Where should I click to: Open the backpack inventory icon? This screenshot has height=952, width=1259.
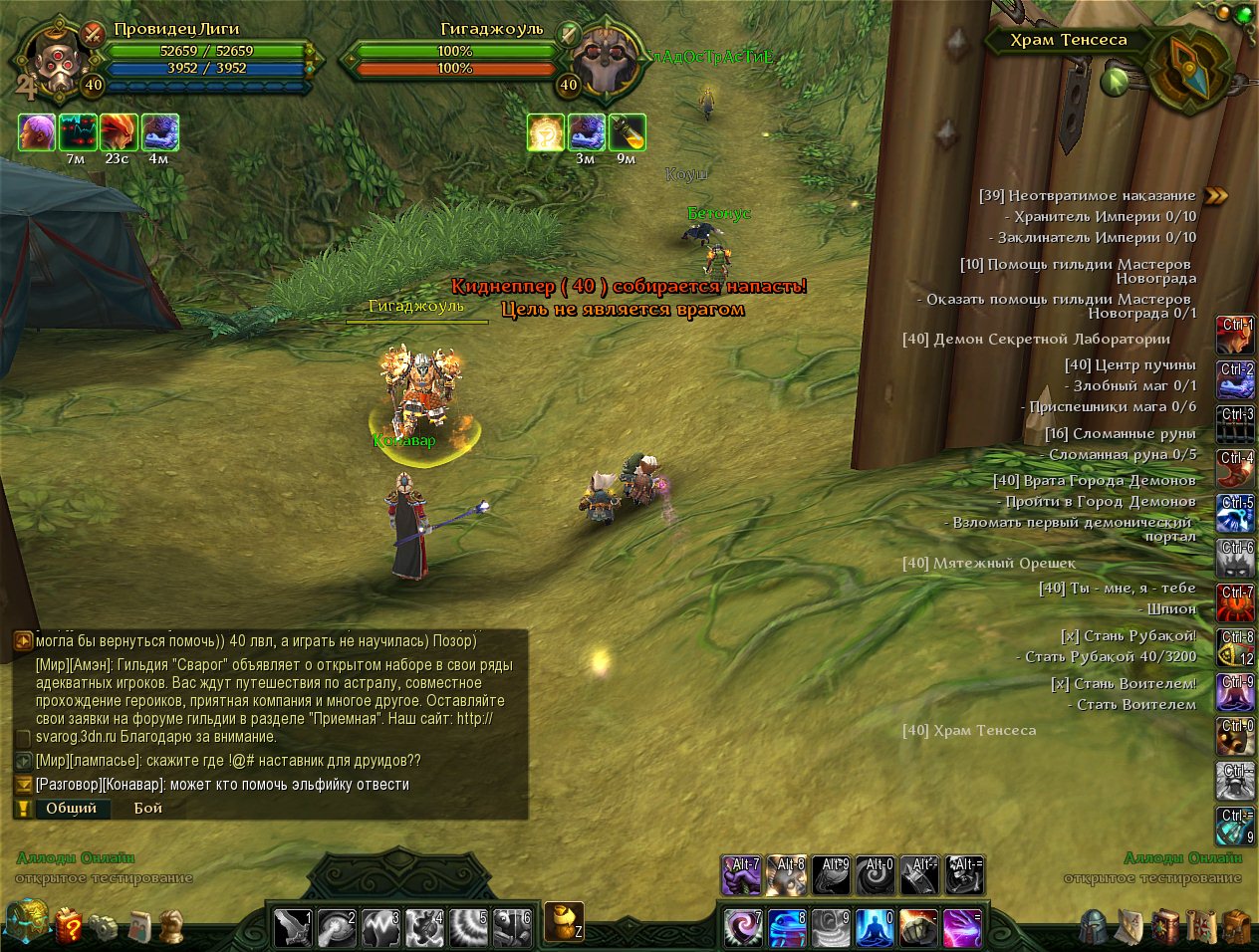click(x=1236, y=926)
